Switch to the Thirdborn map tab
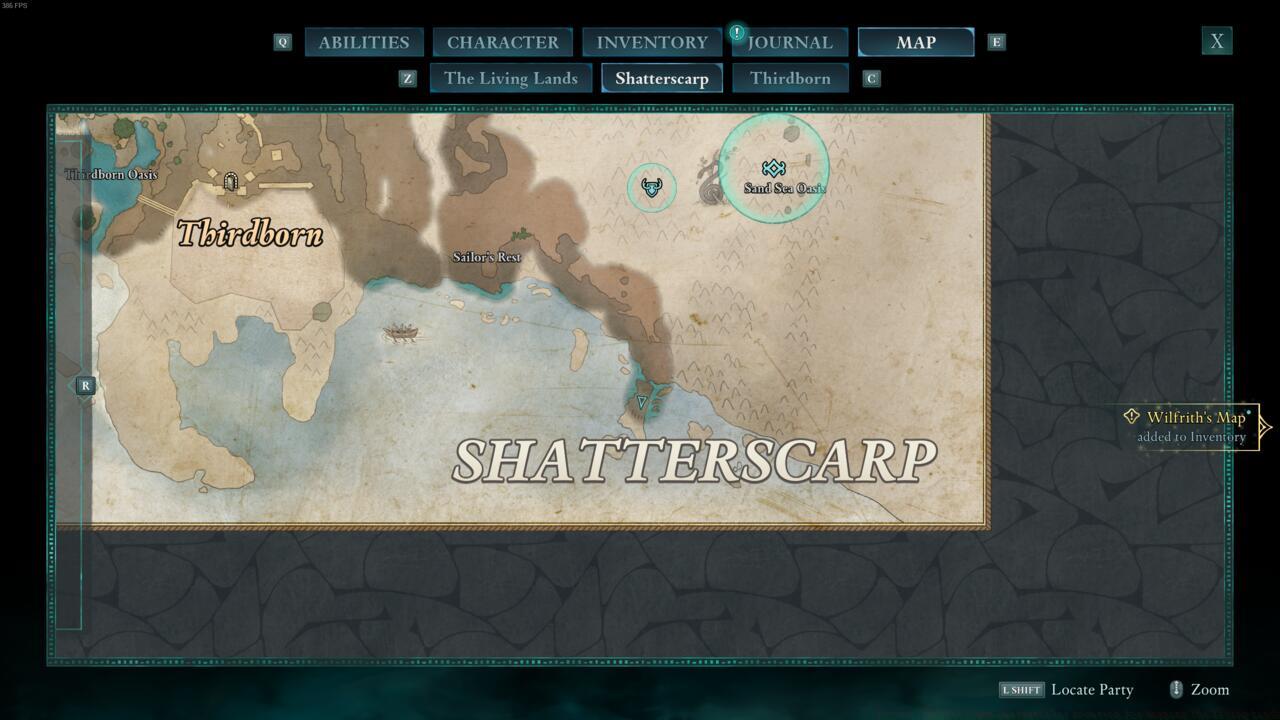This screenshot has width=1280, height=720. pos(790,78)
